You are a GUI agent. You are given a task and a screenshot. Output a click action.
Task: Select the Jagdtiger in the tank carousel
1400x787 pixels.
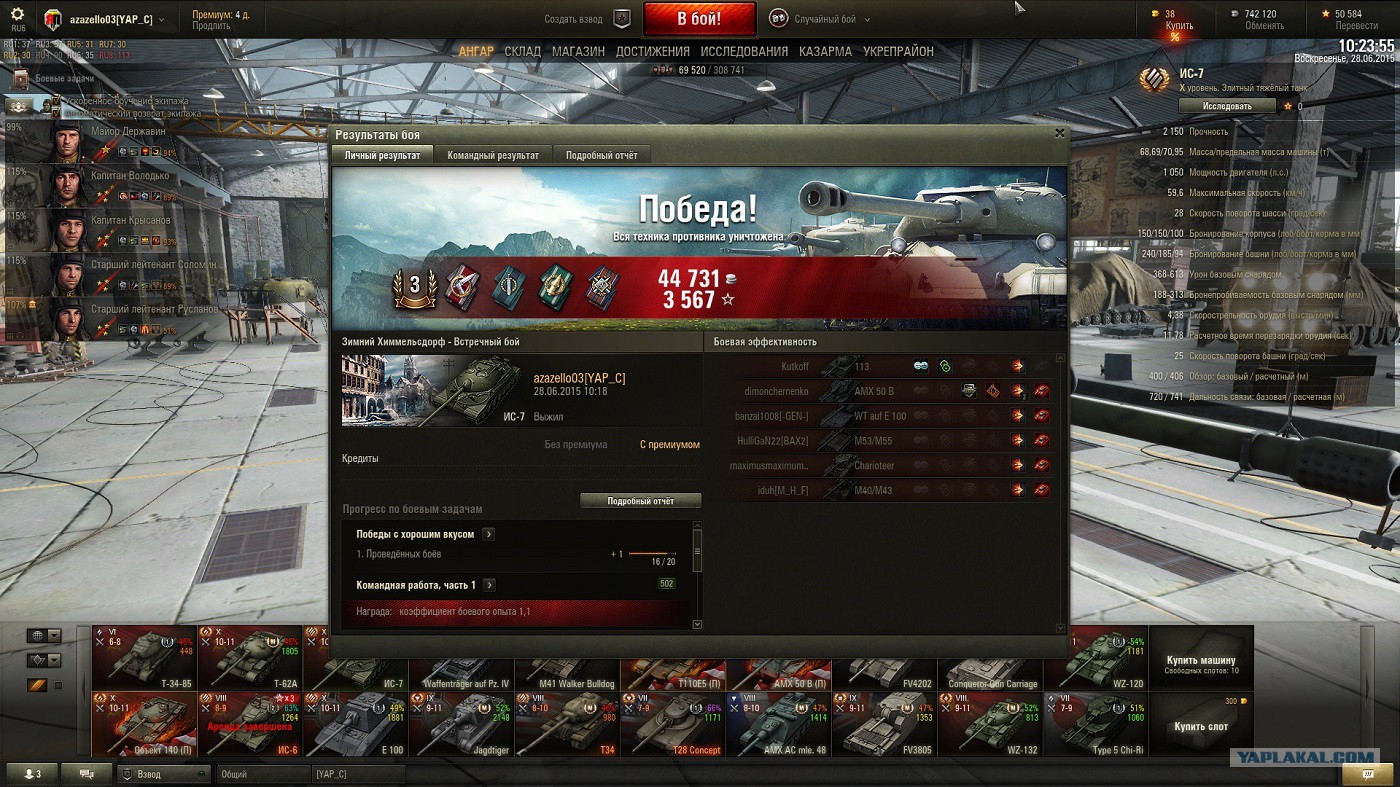click(x=461, y=724)
